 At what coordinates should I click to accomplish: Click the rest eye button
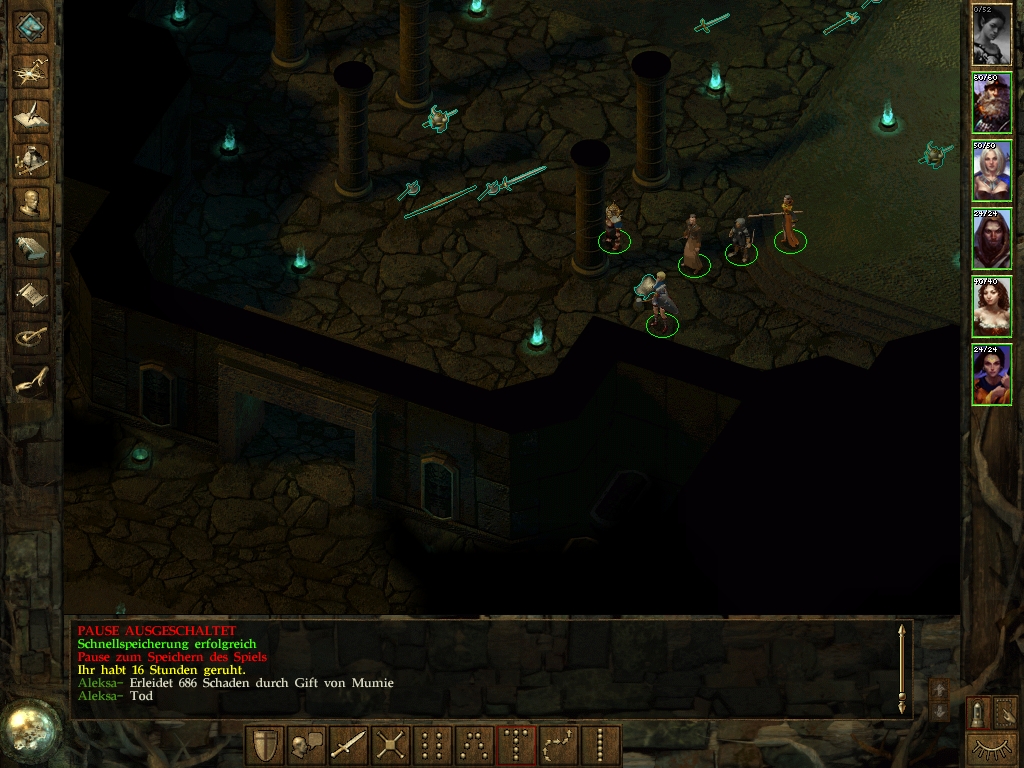[x=991, y=748]
